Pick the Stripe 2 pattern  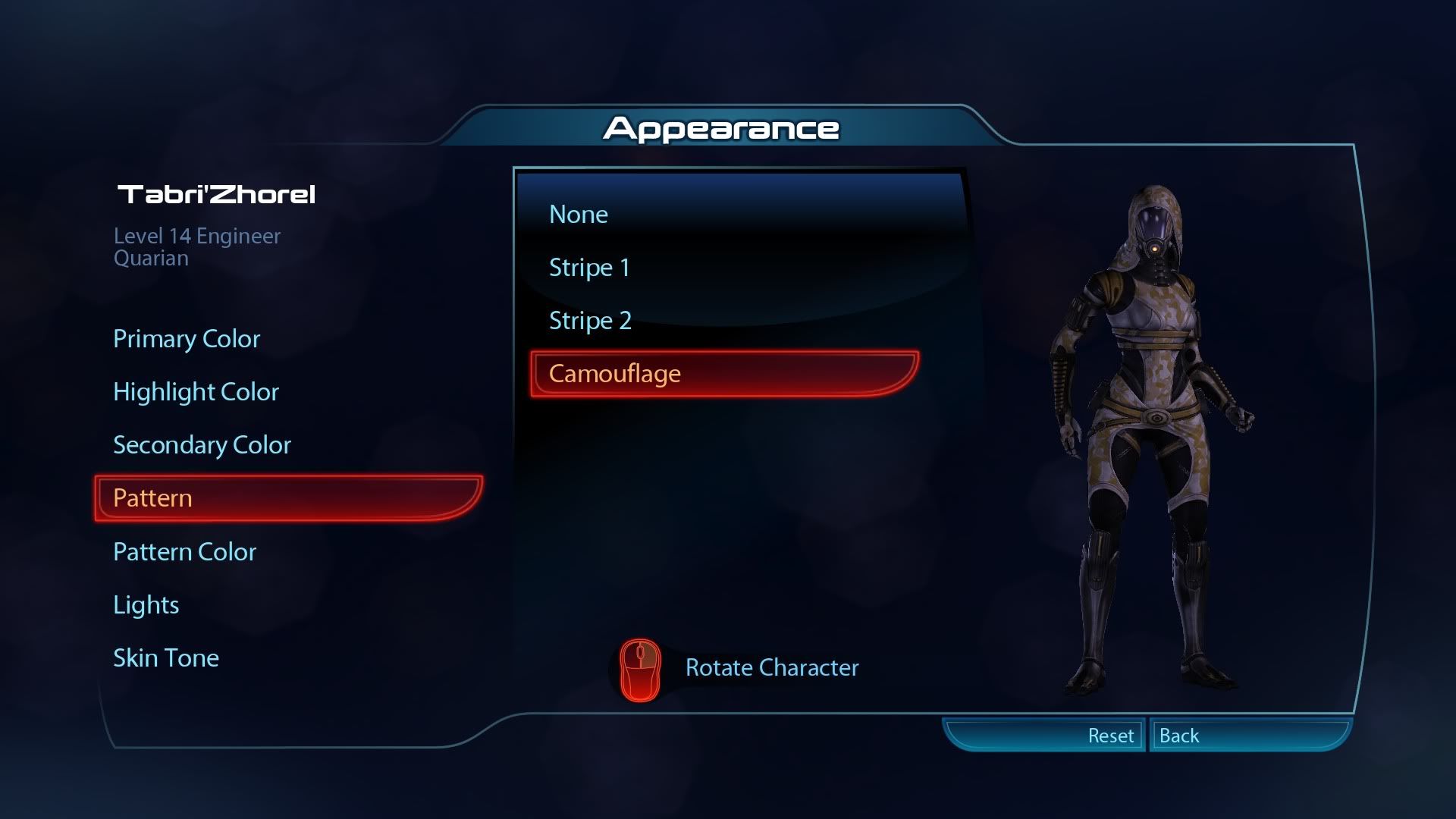click(590, 321)
